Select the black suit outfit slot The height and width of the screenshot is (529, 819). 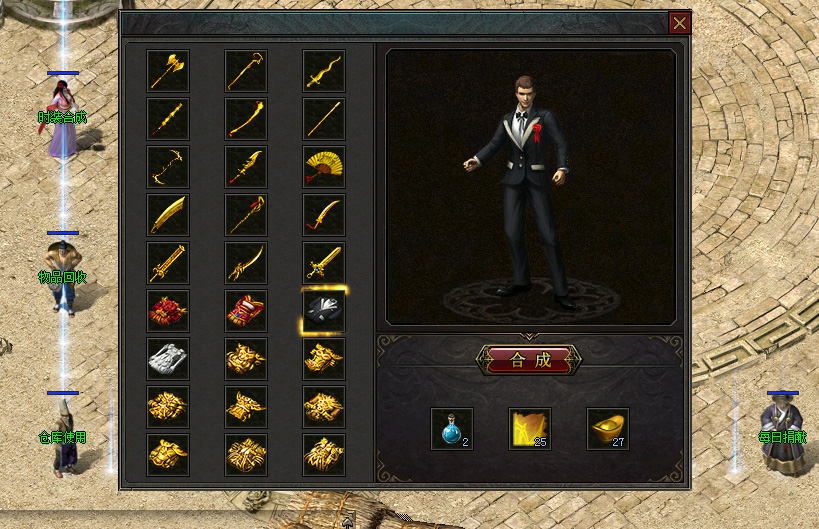point(324,311)
